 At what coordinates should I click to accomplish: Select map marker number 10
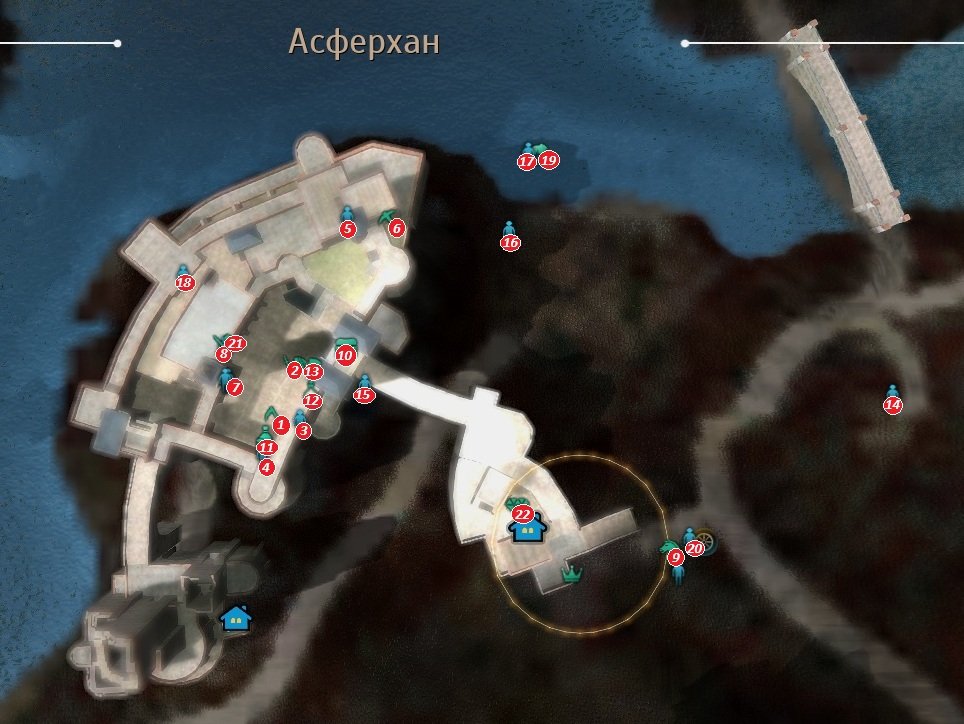pos(345,355)
